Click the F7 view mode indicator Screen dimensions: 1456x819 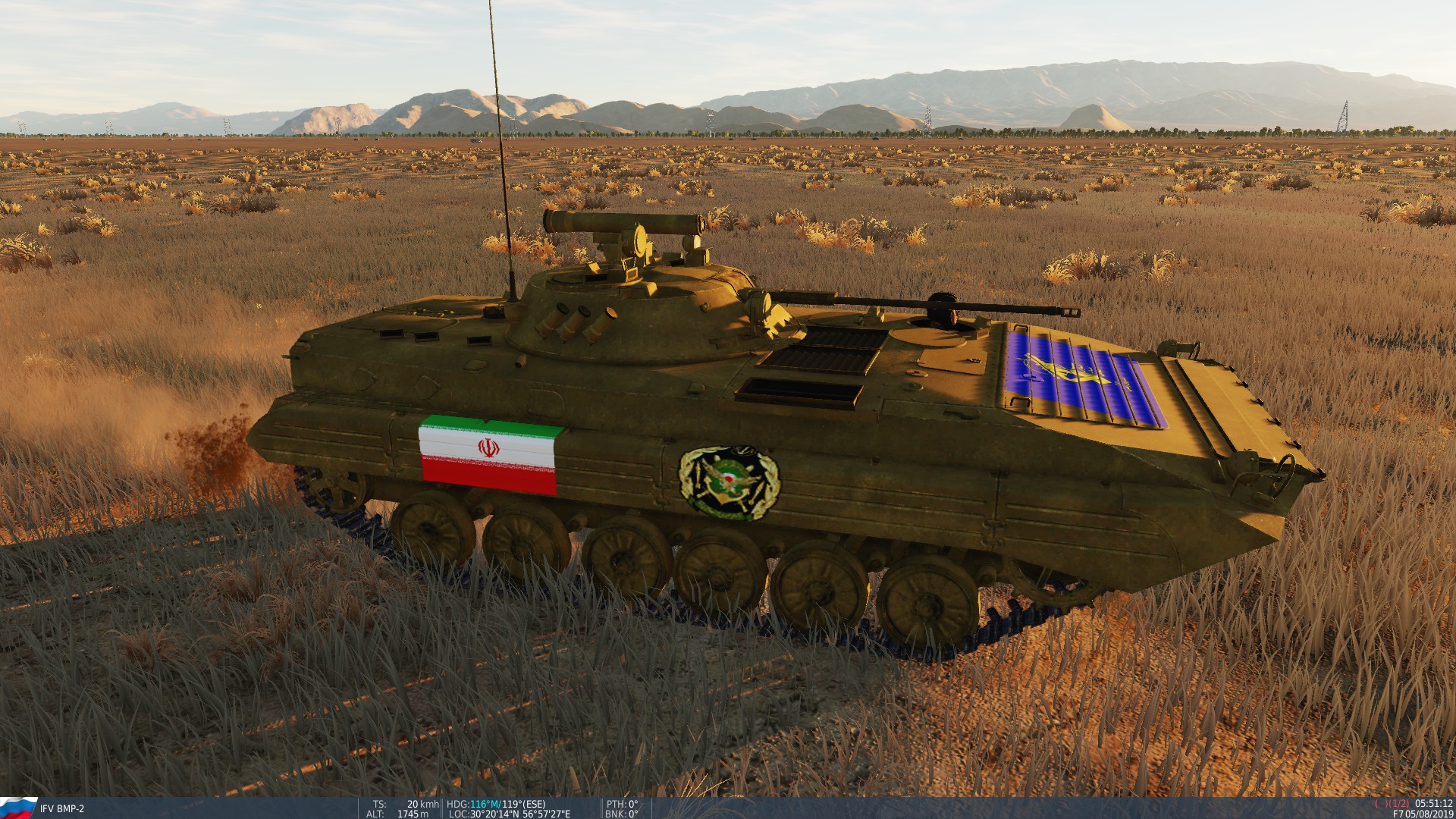tap(1398, 814)
